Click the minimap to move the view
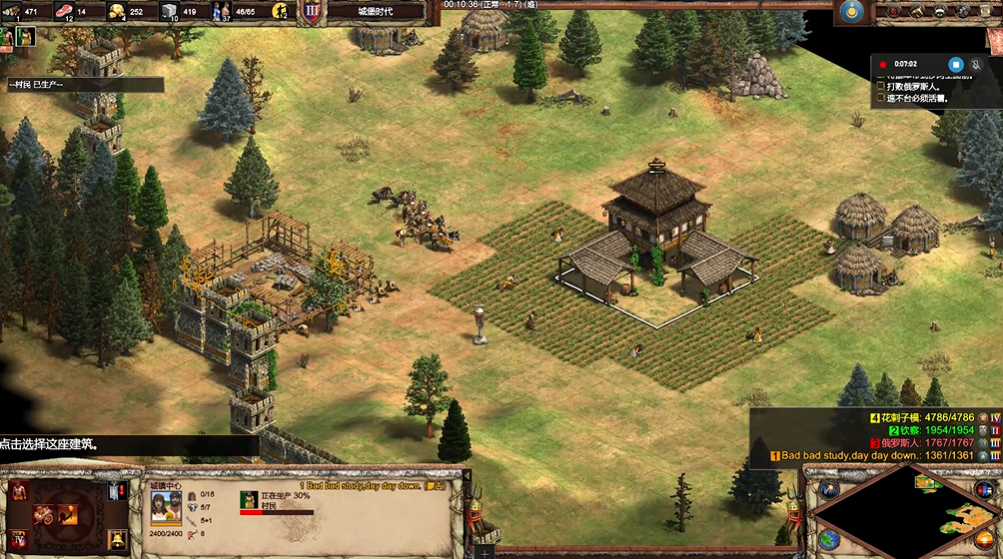Image resolution: width=1003 pixels, height=559 pixels. [x=905, y=510]
